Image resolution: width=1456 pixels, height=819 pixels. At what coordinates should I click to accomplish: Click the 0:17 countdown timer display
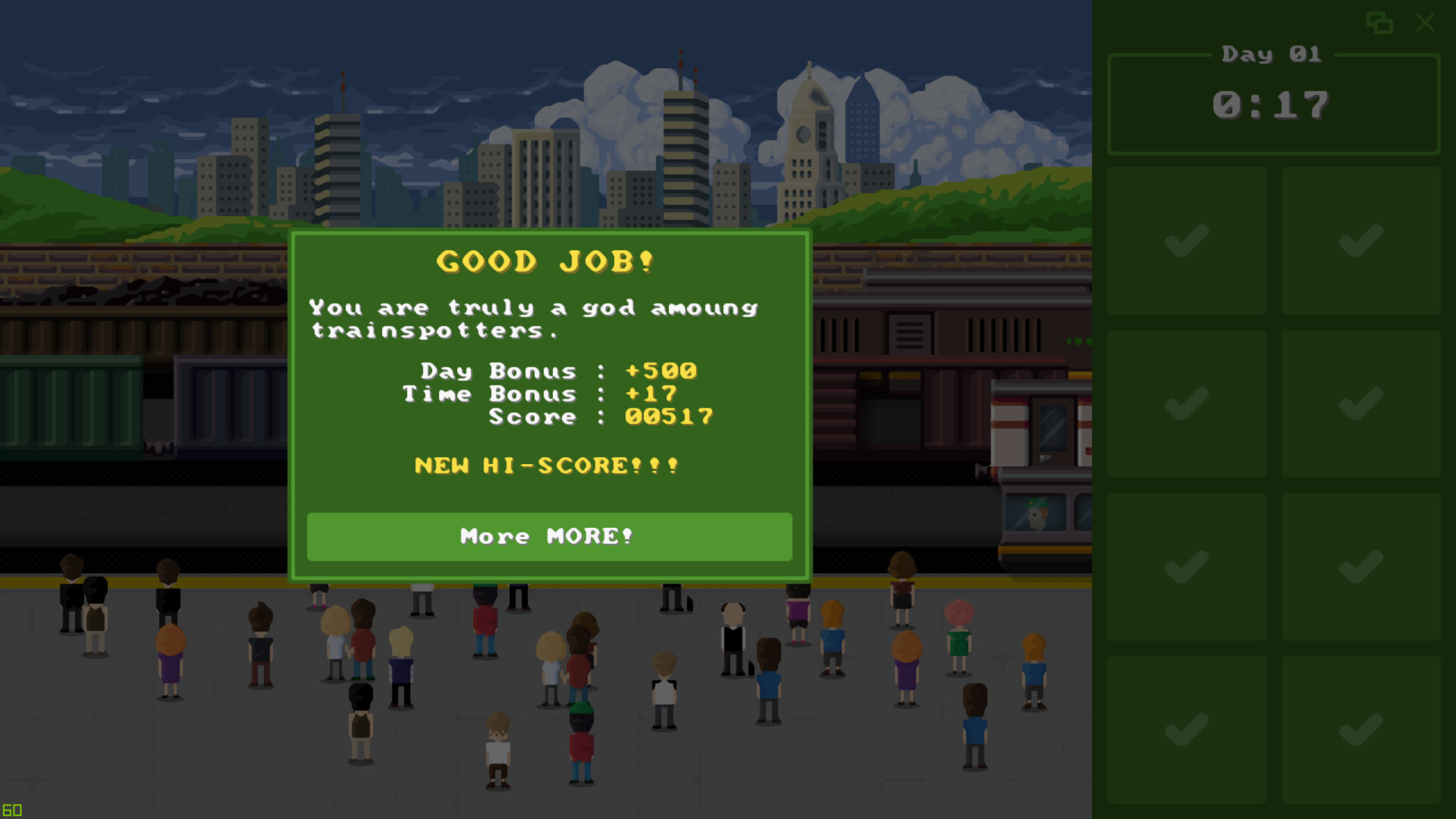(1272, 104)
